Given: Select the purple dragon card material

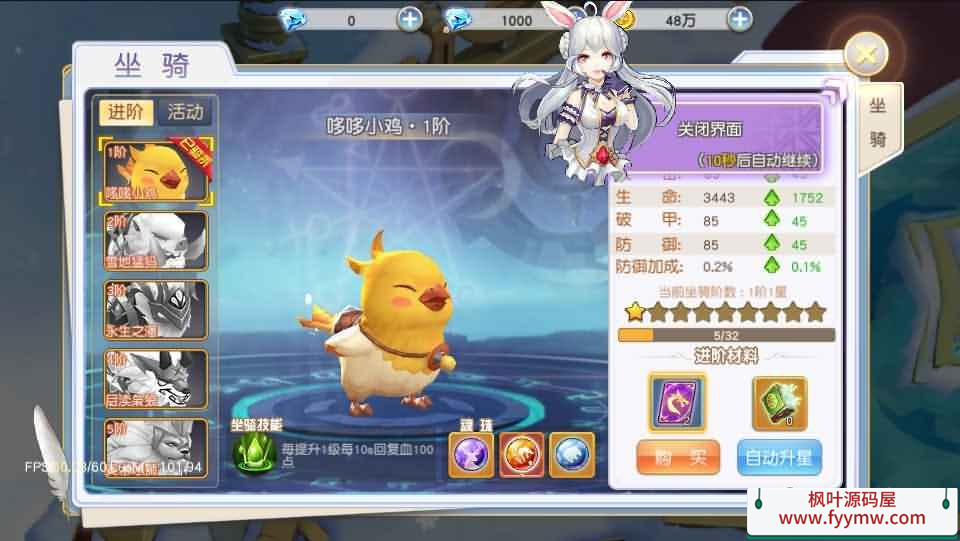Looking at the screenshot, I should point(677,403).
